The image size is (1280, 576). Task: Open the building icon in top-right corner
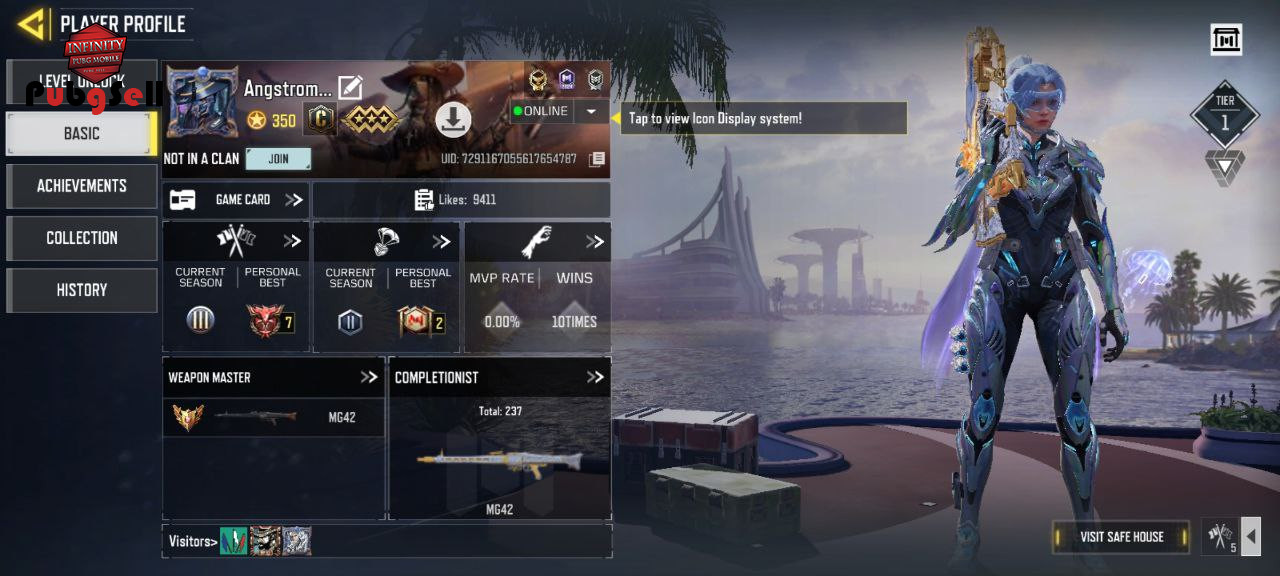point(1226,40)
